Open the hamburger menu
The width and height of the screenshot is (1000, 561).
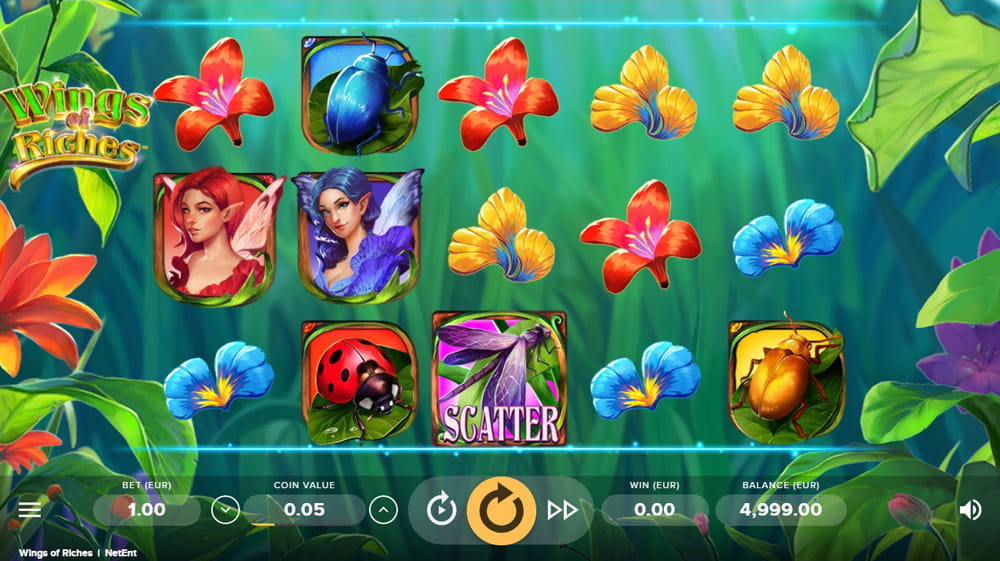pyautogui.click(x=30, y=509)
